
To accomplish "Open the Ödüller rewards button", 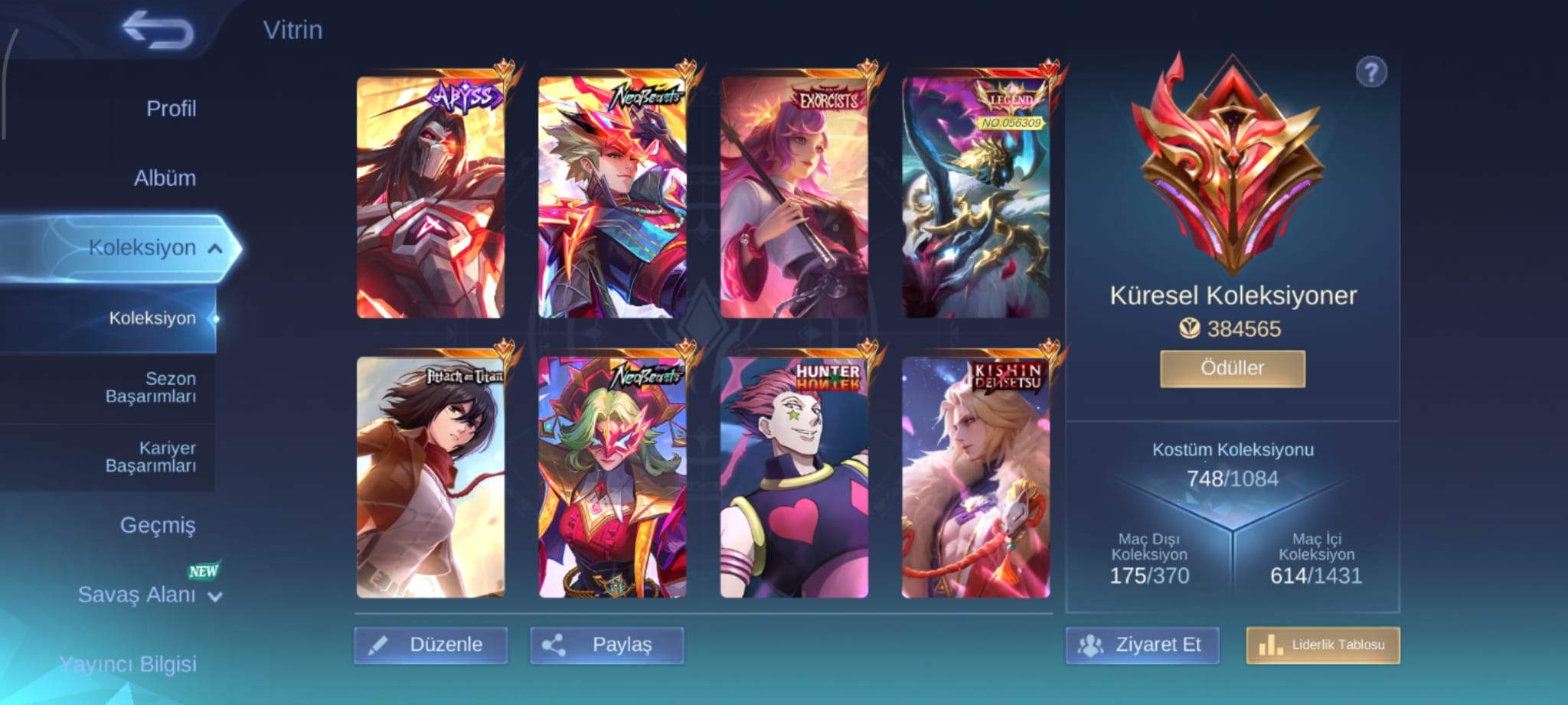I will pyautogui.click(x=1232, y=368).
